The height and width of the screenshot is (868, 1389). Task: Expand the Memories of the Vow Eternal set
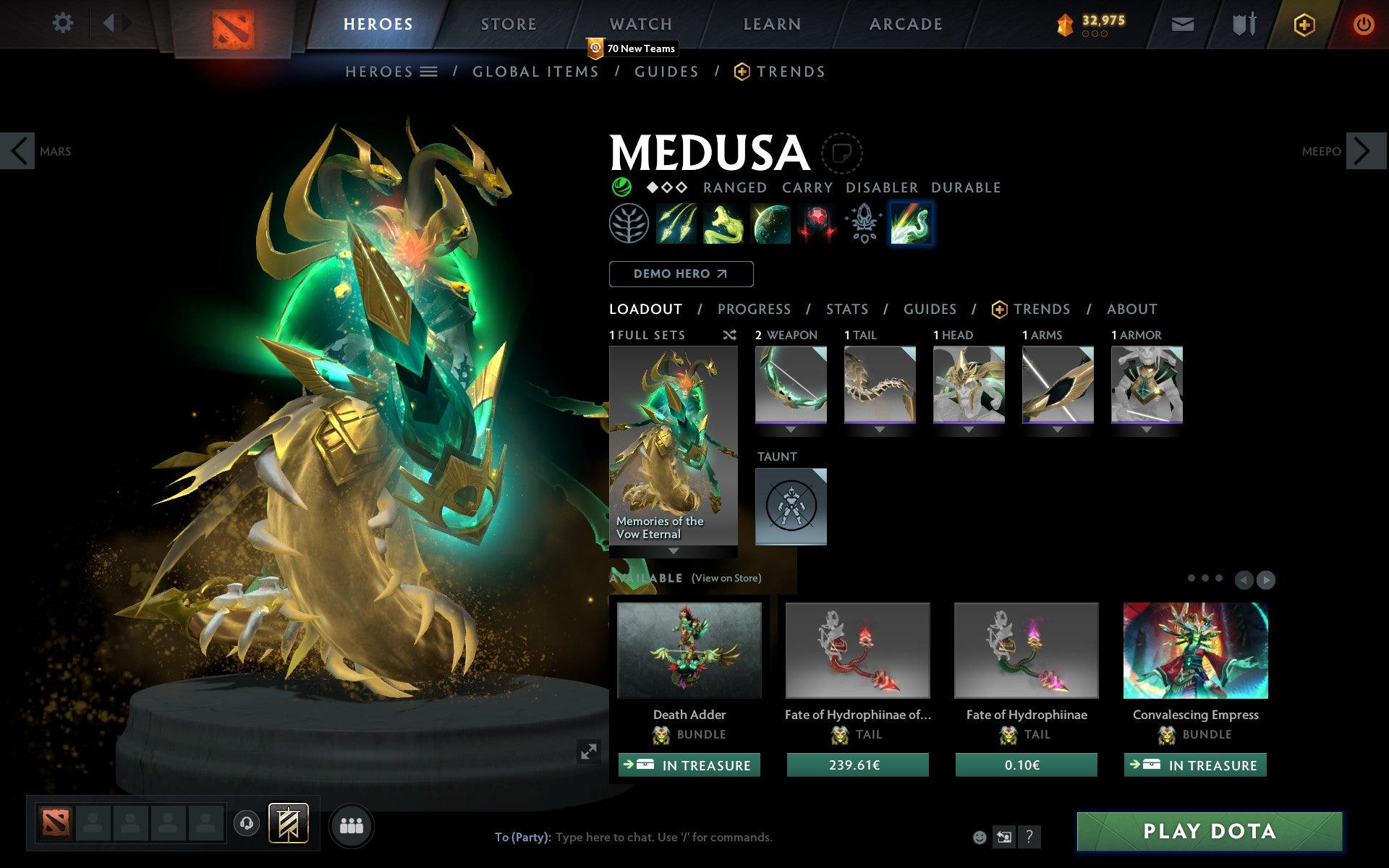tap(672, 551)
